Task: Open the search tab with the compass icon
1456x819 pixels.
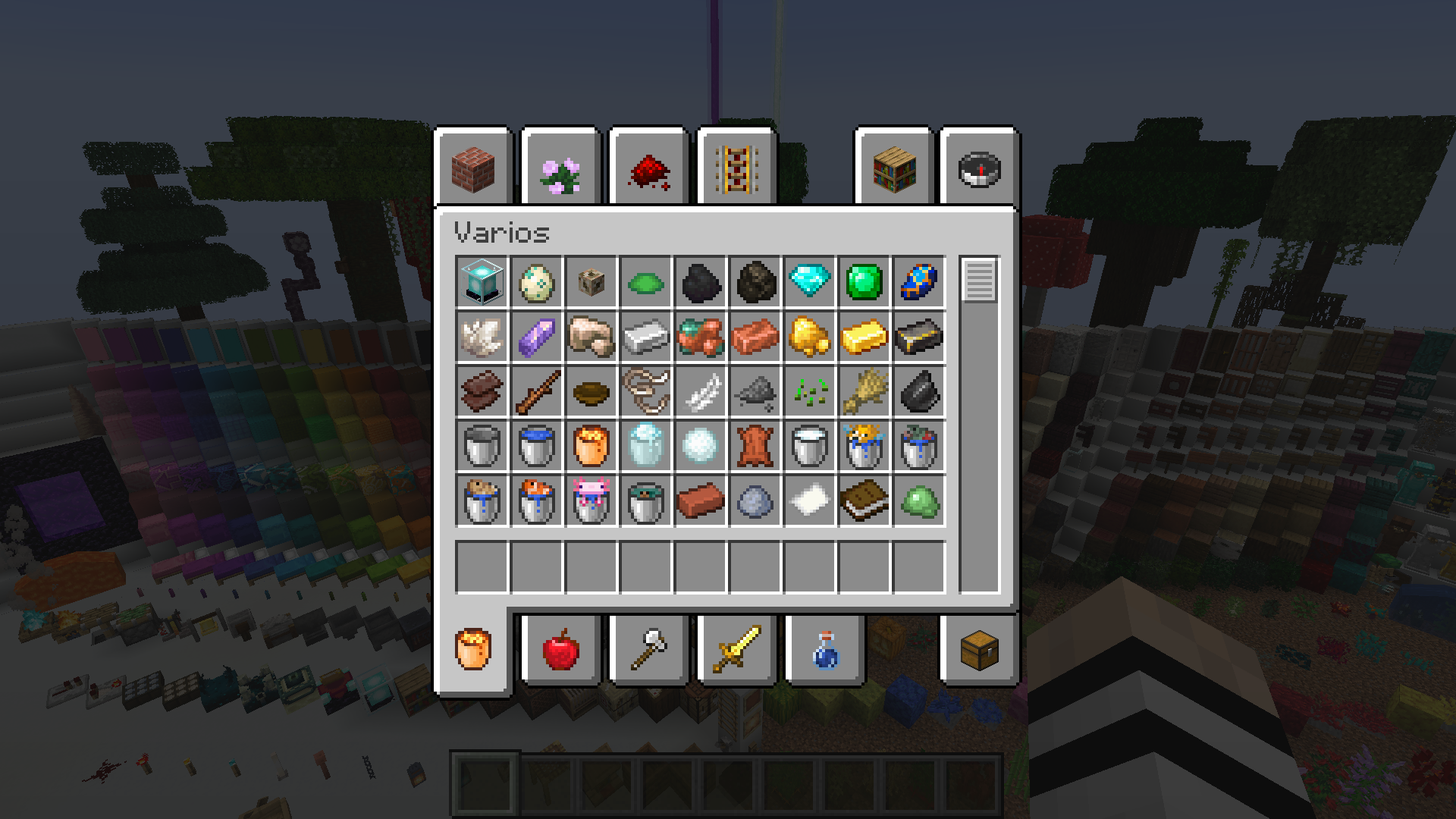Action: (978, 168)
